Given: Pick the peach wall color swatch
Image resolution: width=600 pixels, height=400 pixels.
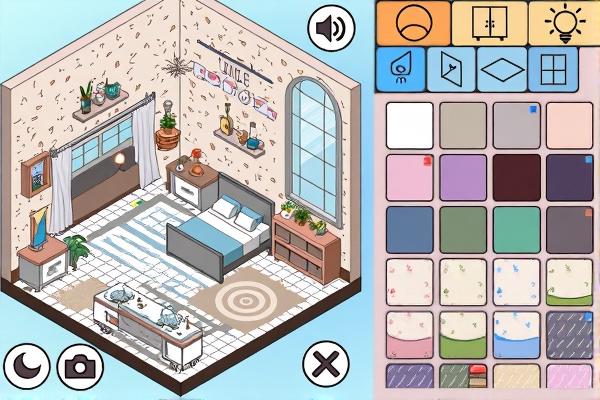Looking at the screenshot, I should tap(570, 125).
